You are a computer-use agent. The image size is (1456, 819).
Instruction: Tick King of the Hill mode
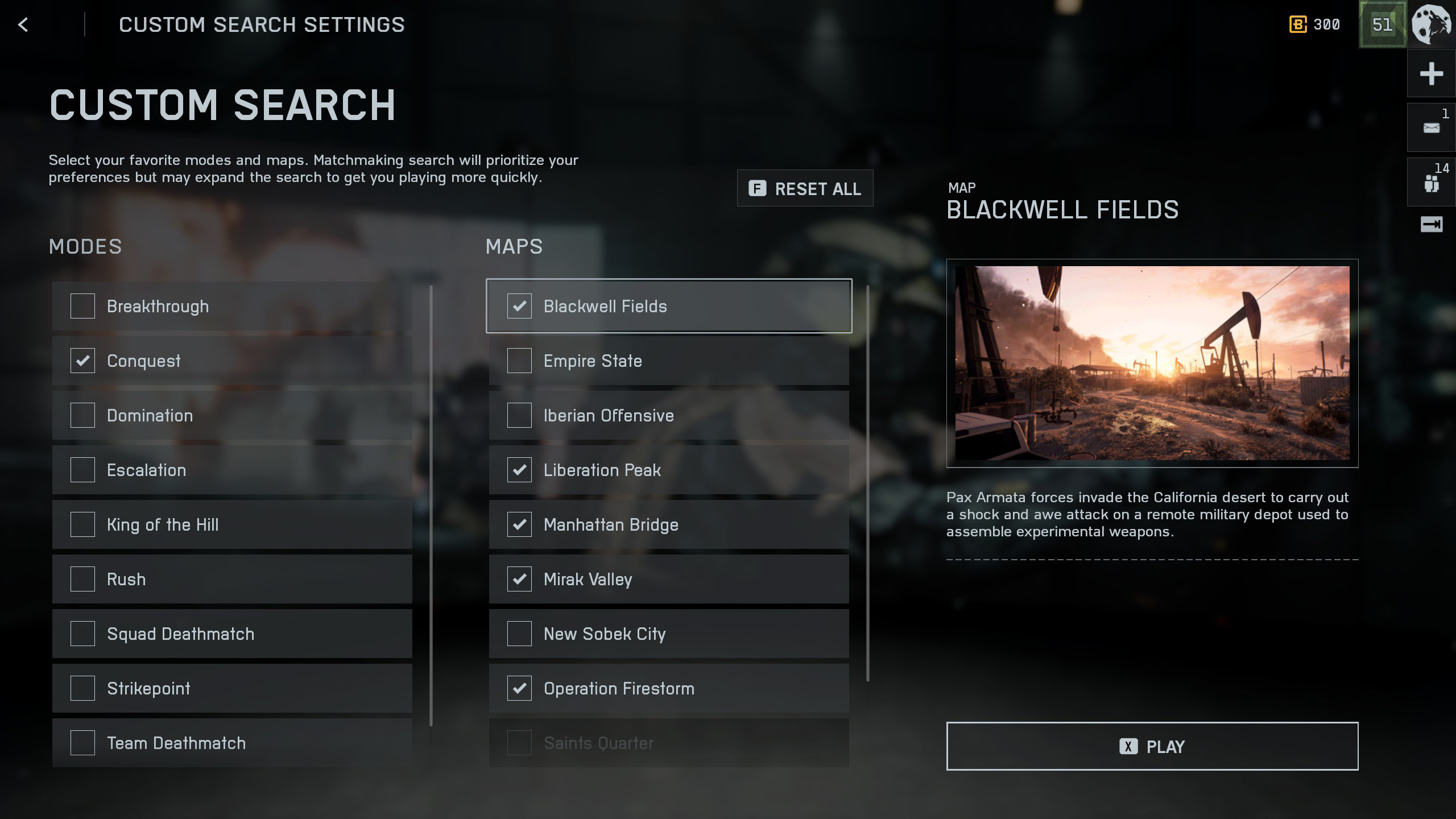click(x=82, y=524)
